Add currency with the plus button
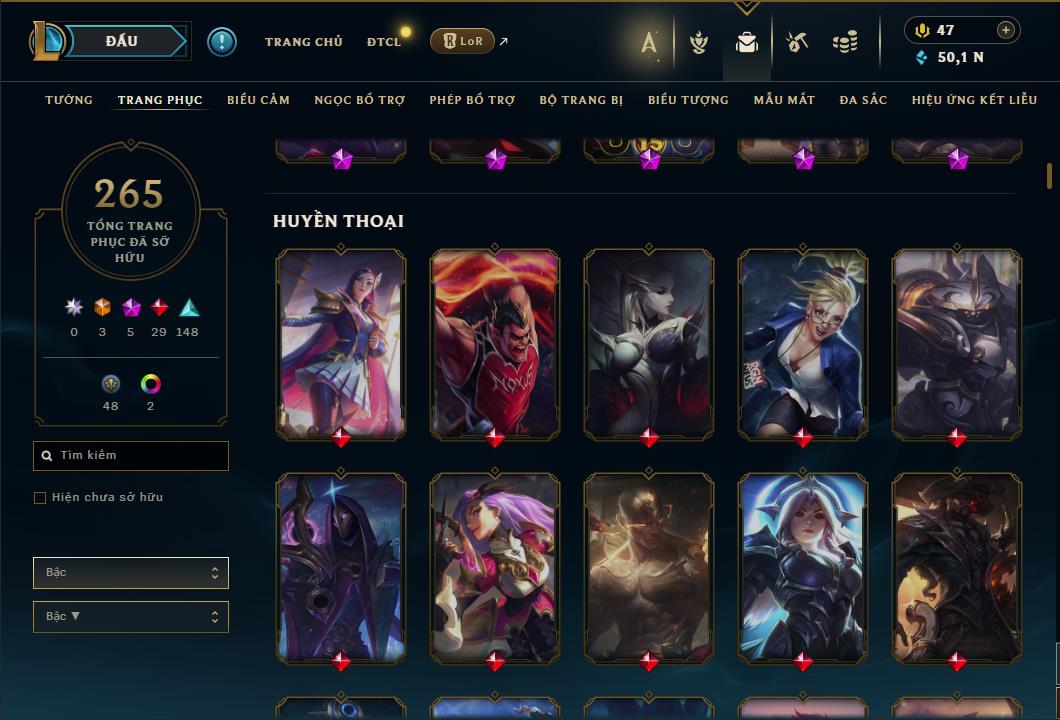Viewport: 1060px width, 720px height. [x=1006, y=30]
